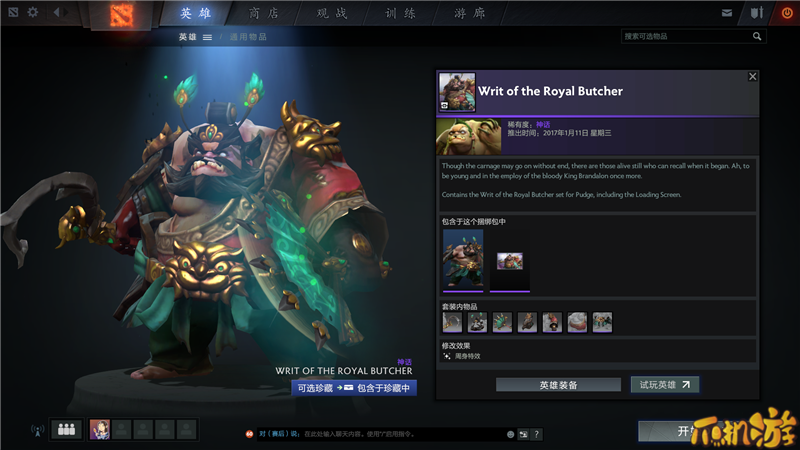Select the 通用物品 sub-tab
The width and height of the screenshot is (800, 450).
tap(248, 37)
